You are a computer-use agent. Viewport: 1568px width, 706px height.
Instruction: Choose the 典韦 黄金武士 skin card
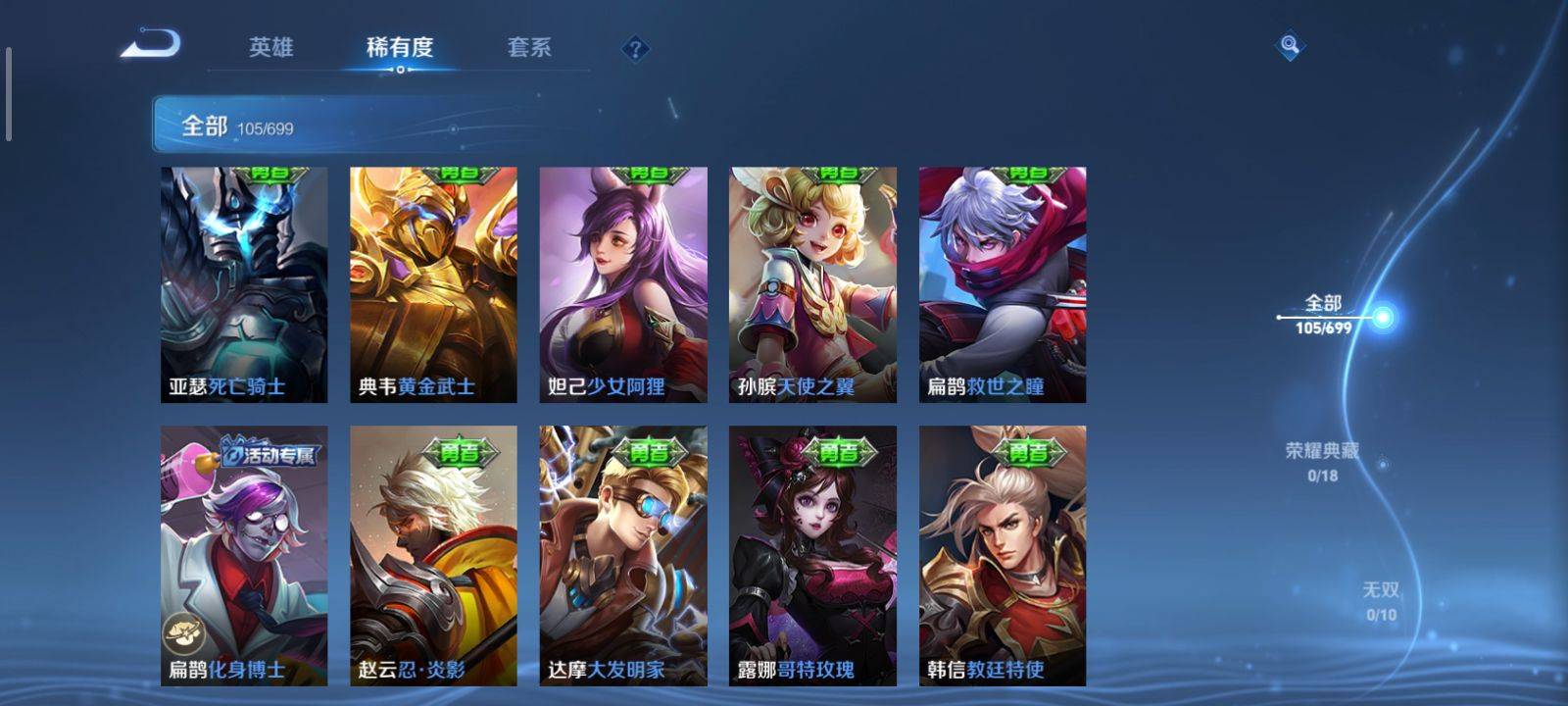point(433,284)
